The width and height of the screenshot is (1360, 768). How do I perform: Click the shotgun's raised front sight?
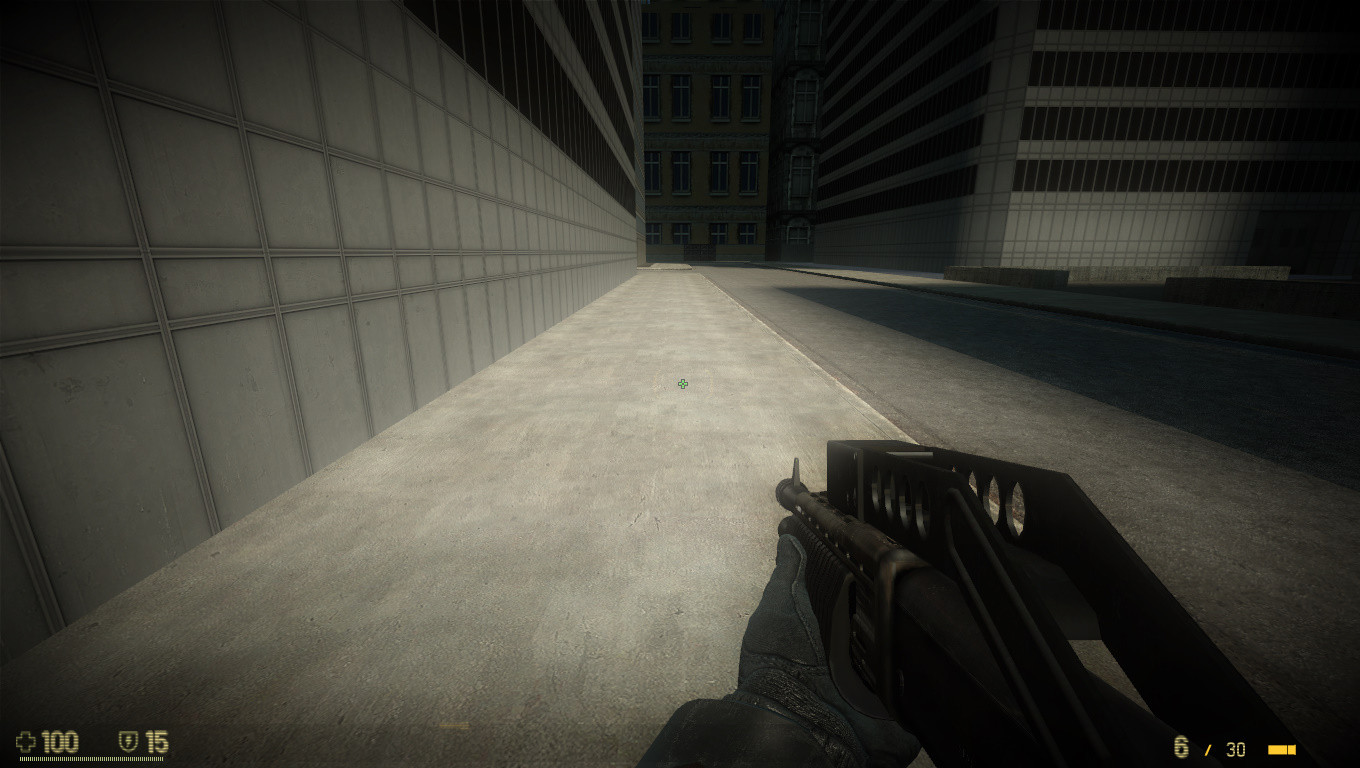tap(797, 472)
